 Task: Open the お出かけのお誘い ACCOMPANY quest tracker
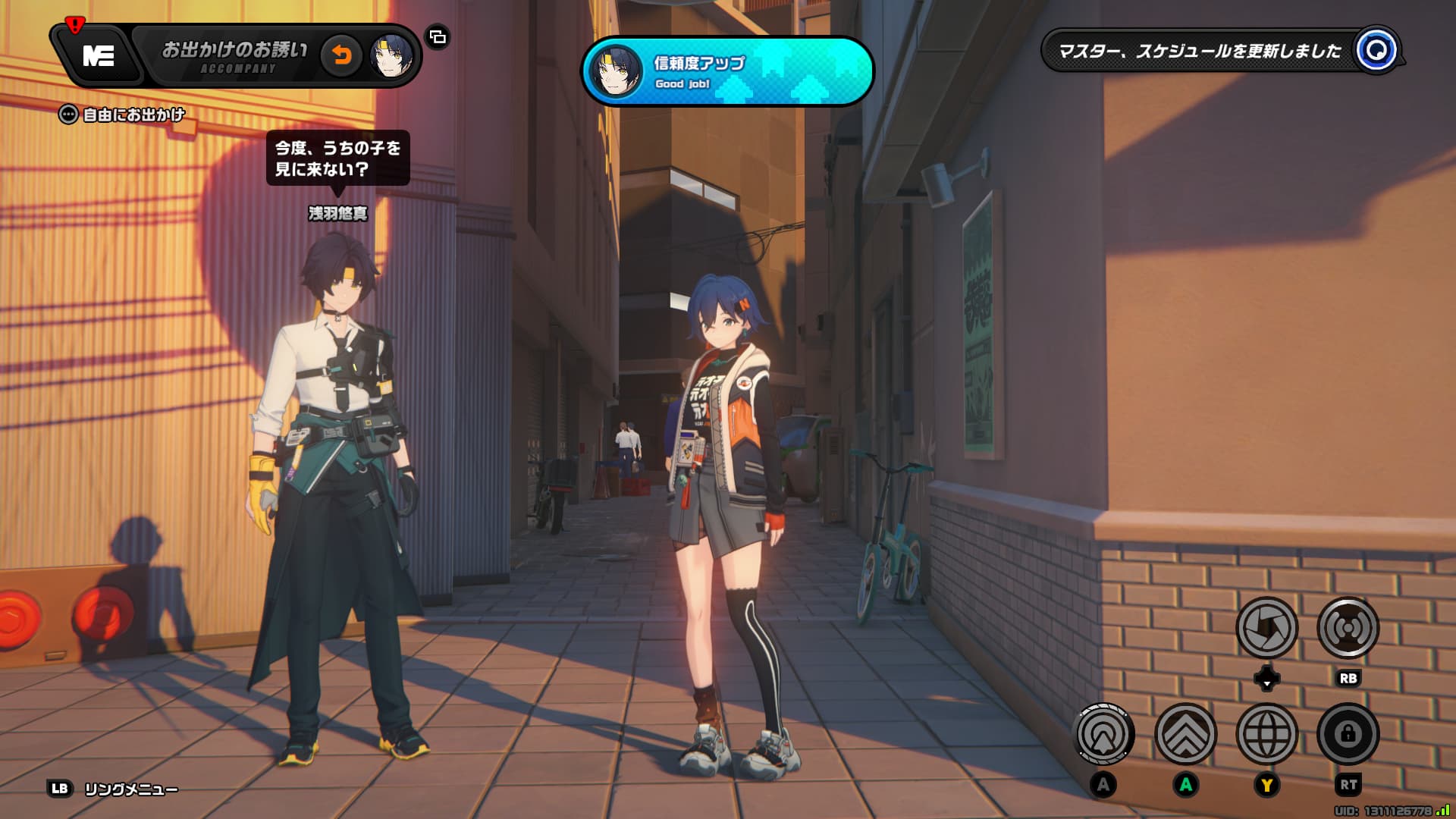(x=235, y=56)
